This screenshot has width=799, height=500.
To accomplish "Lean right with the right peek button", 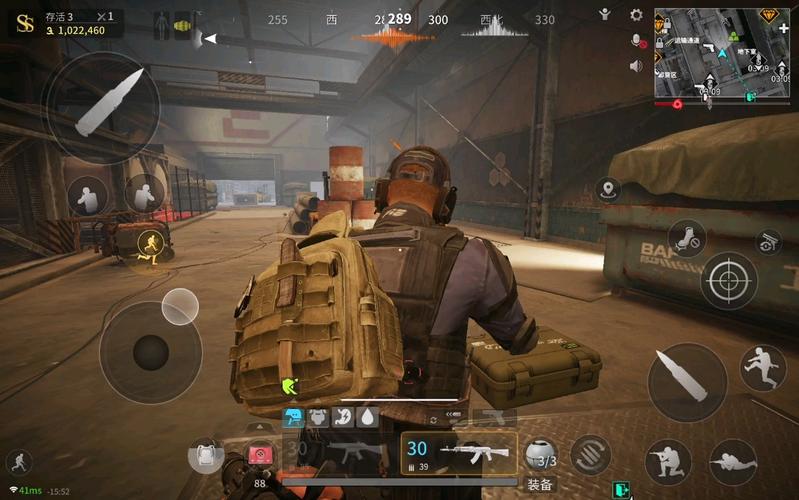I will click(145, 194).
